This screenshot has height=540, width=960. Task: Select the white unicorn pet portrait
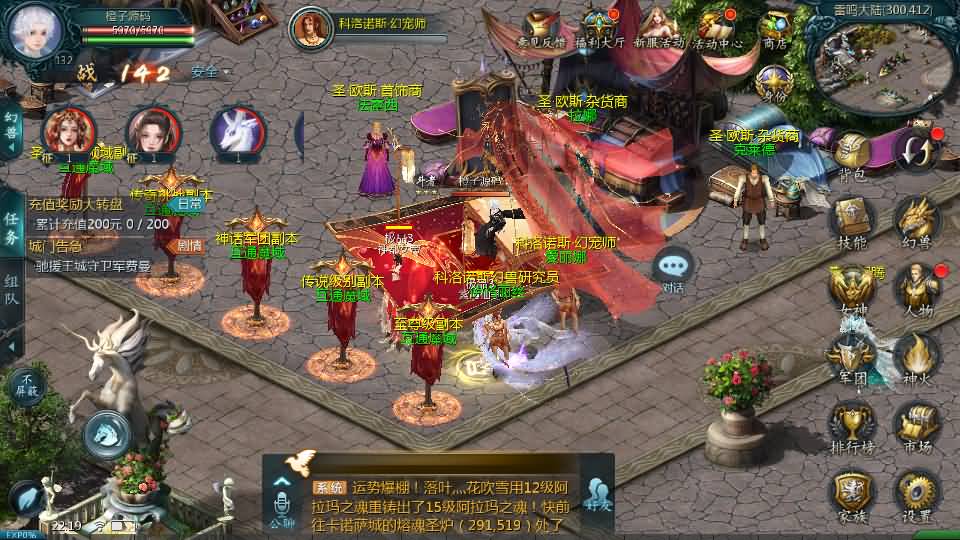[237, 133]
